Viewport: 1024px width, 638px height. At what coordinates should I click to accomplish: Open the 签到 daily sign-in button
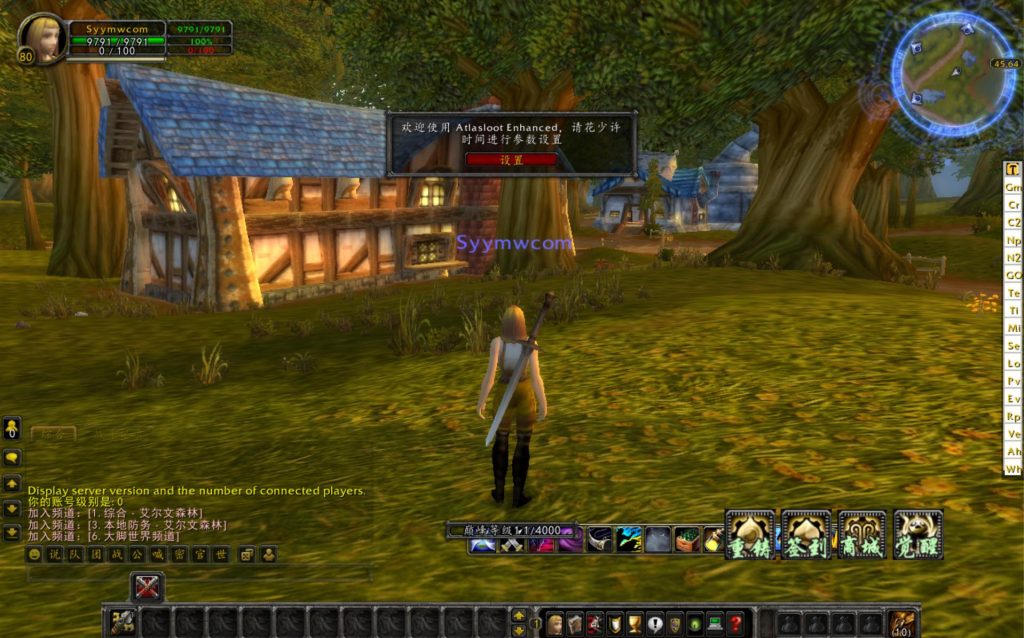tap(806, 534)
